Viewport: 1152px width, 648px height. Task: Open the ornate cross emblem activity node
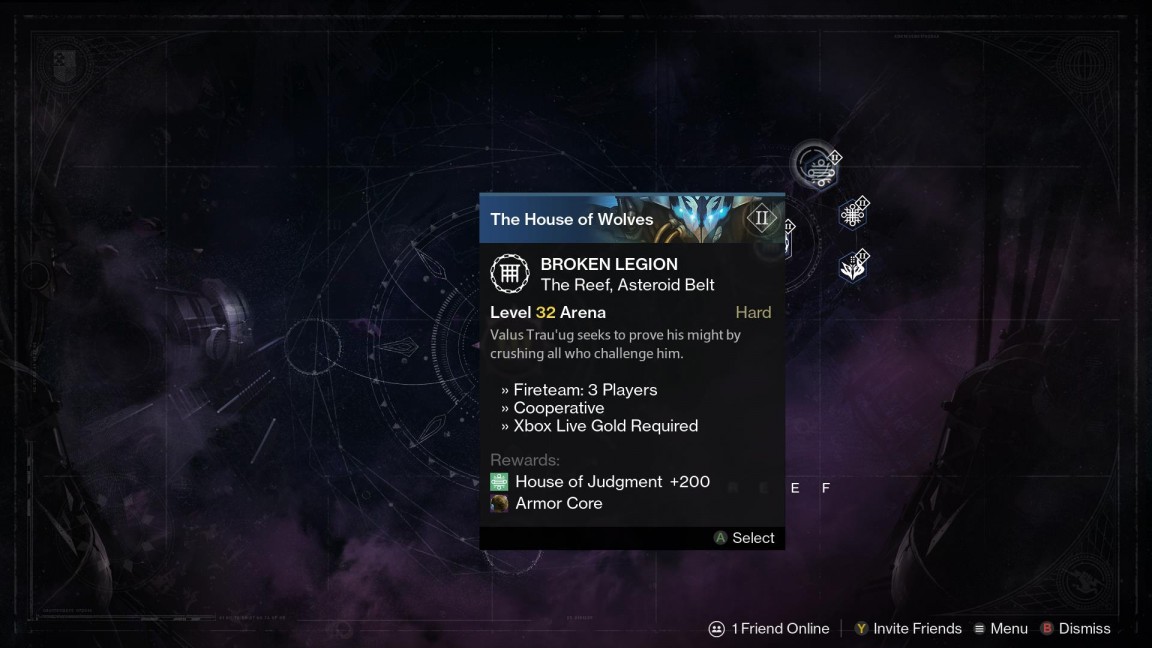click(853, 214)
